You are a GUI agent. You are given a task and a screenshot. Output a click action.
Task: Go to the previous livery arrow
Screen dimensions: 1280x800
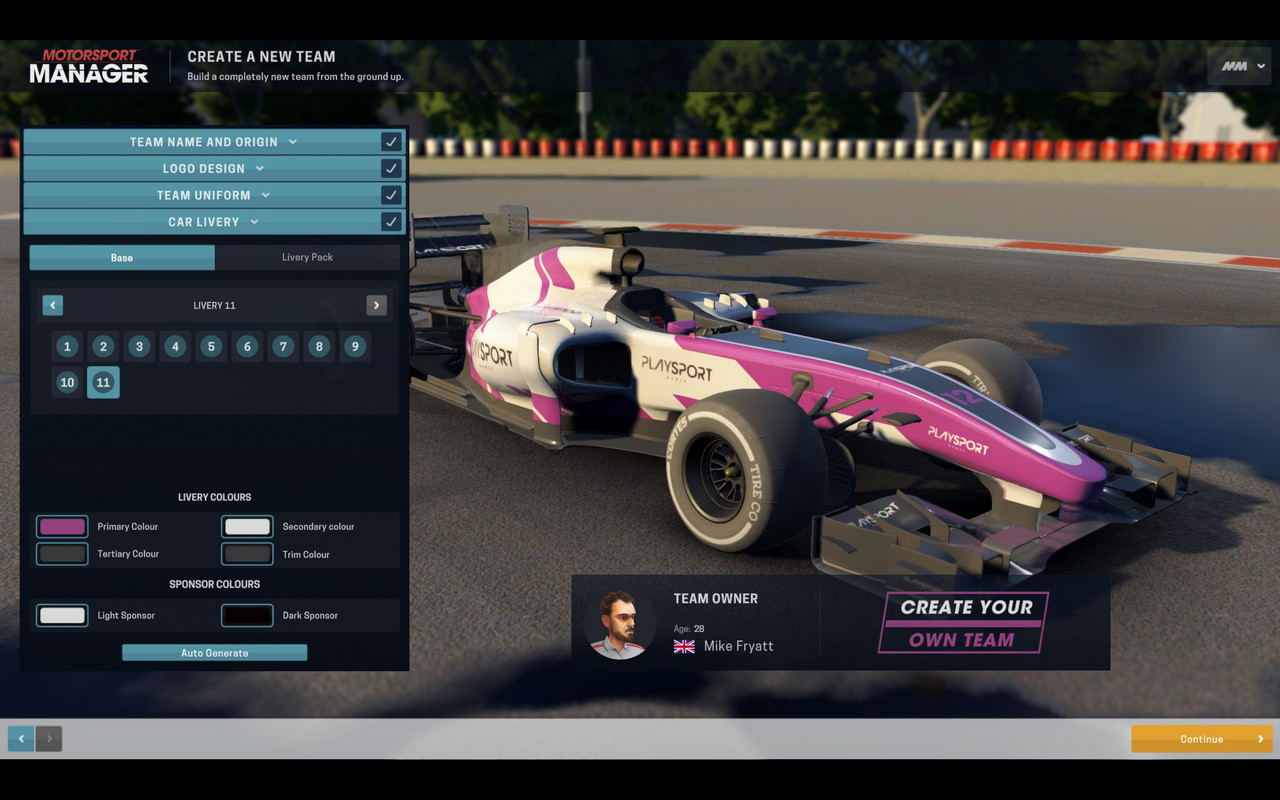(53, 305)
